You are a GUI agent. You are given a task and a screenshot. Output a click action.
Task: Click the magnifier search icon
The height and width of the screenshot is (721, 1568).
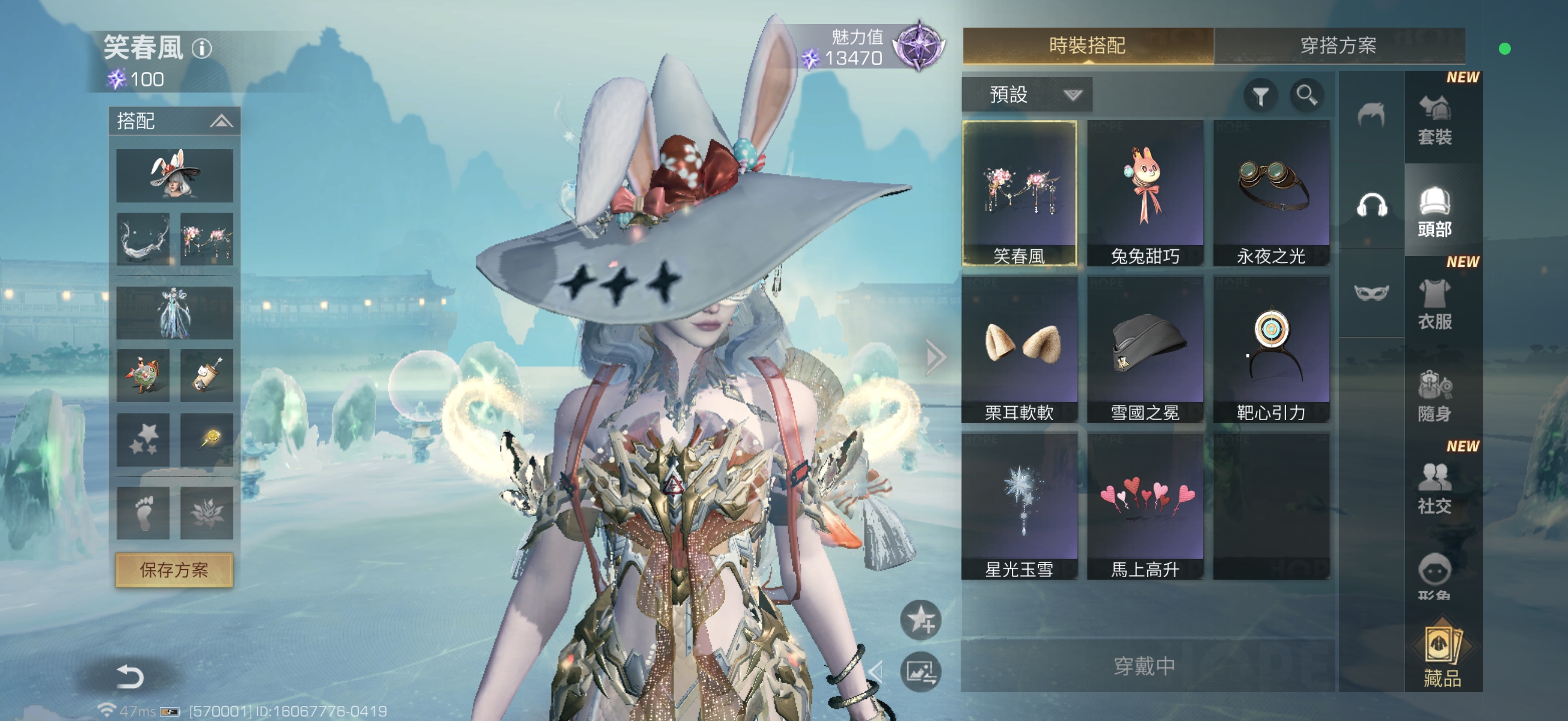(1306, 95)
